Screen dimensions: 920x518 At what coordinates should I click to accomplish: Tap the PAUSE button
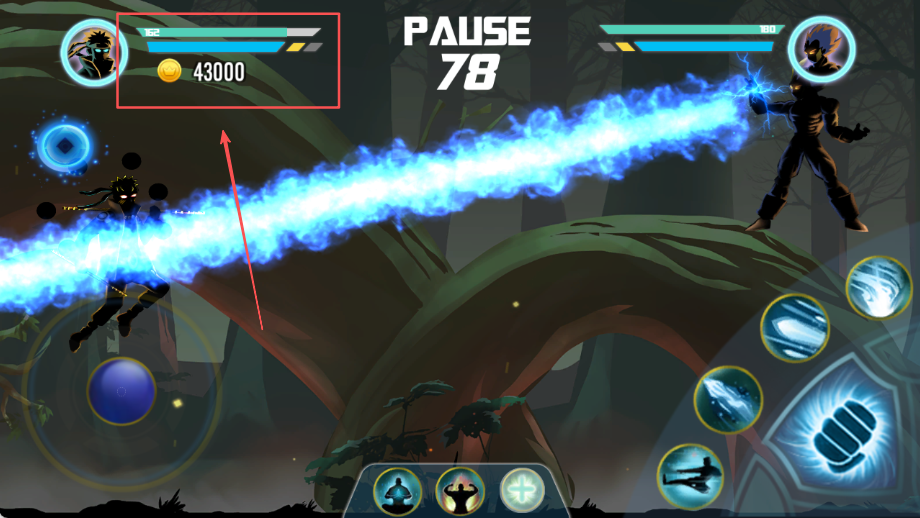pyautogui.click(x=467, y=32)
